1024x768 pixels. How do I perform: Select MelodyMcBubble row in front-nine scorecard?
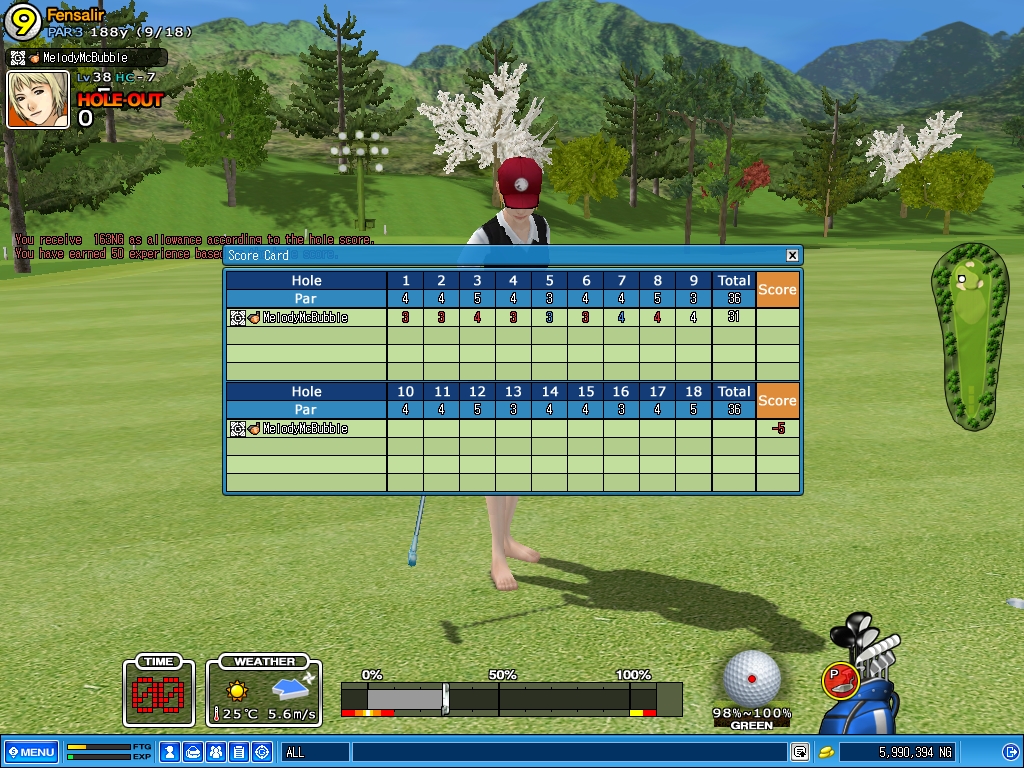pyautogui.click(x=305, y=318)
